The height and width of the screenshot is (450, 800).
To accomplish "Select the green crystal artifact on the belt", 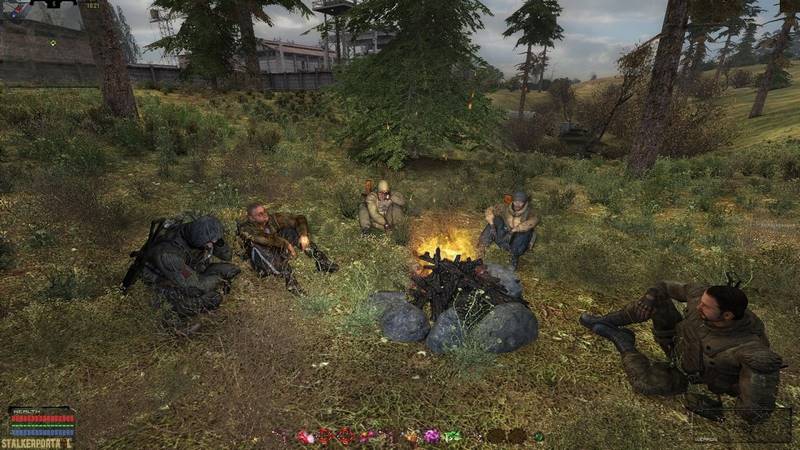I will click(453, 437).
